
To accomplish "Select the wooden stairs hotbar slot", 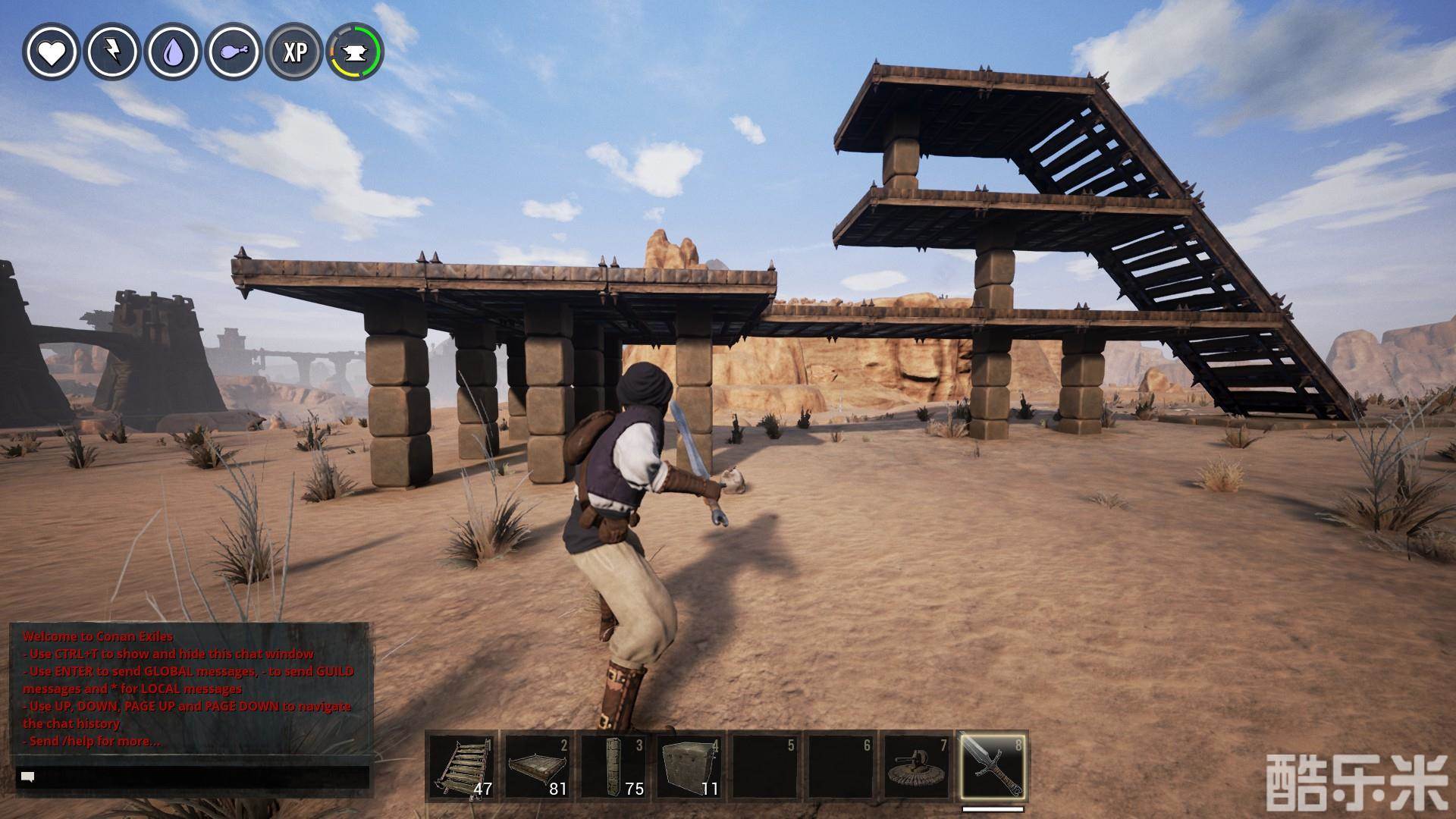I will coord(461,766).
